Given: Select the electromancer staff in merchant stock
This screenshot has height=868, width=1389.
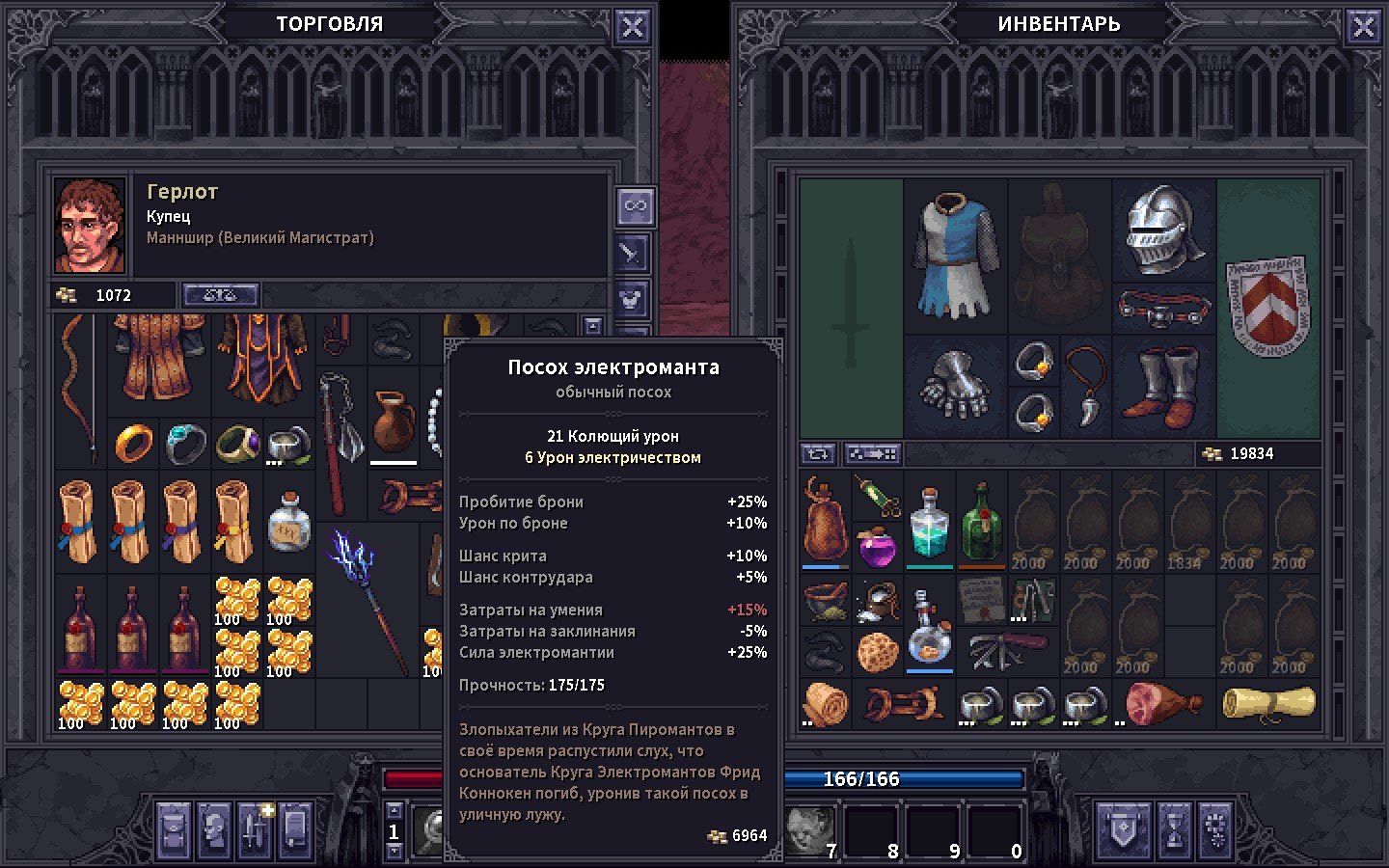Looking at the screenshot, I should pyautogui.click(x=367, y=598).
